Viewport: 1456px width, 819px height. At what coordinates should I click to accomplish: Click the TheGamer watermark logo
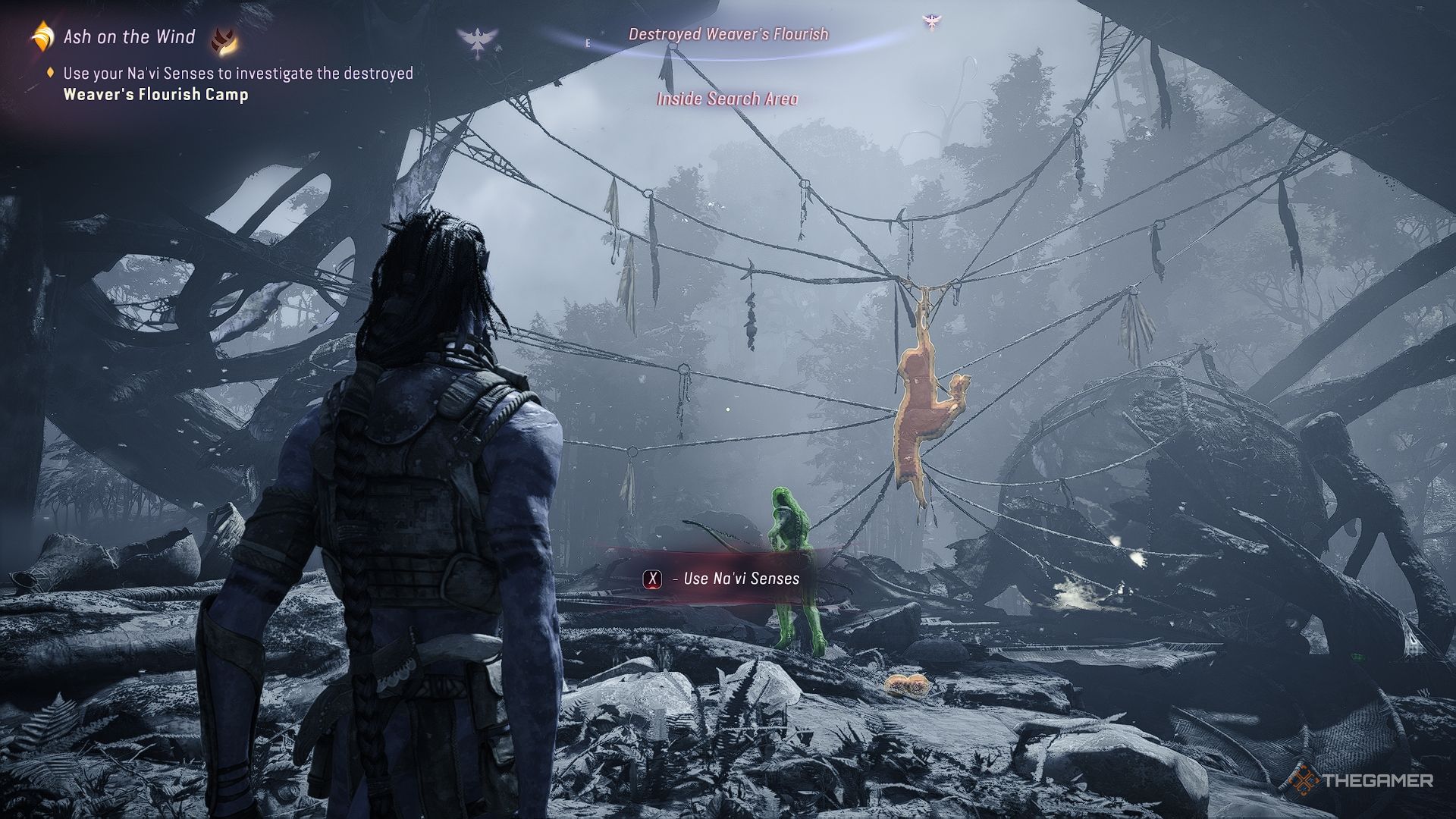click(x=1363, y=780)
